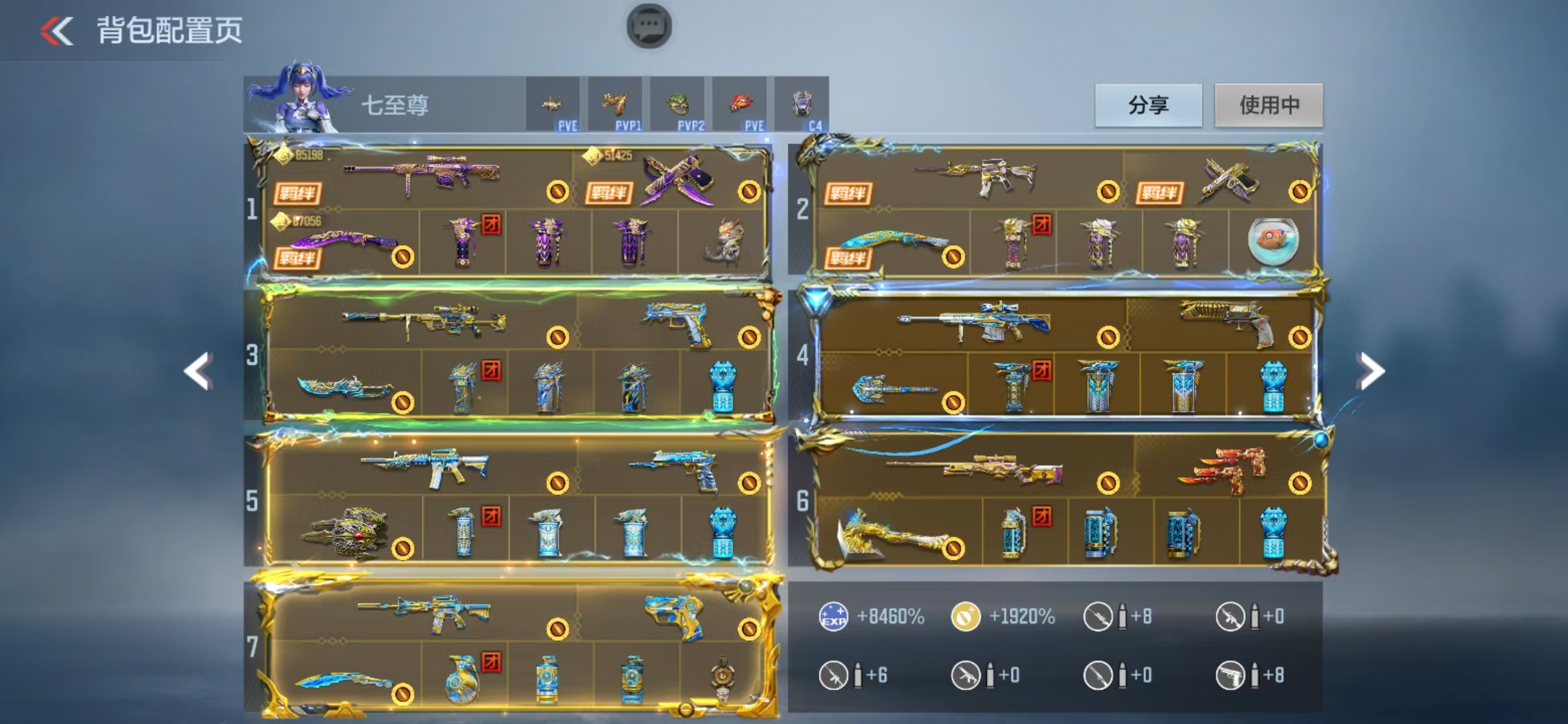1568x724 pixels.
Task: Pick the gold-white rifle in backpack 2
Action: click(978, 176)
